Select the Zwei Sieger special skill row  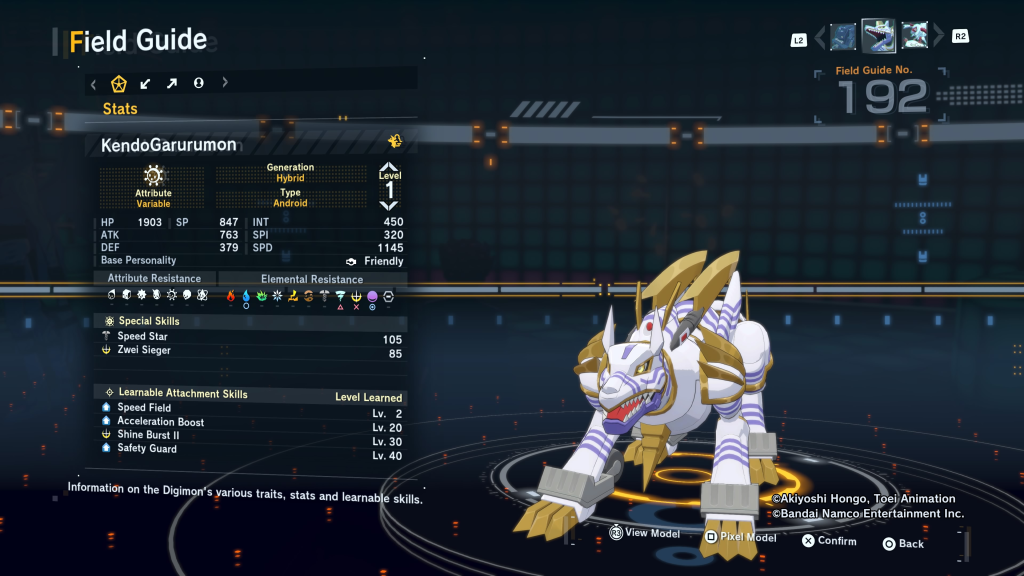click(x=250, y=351)
